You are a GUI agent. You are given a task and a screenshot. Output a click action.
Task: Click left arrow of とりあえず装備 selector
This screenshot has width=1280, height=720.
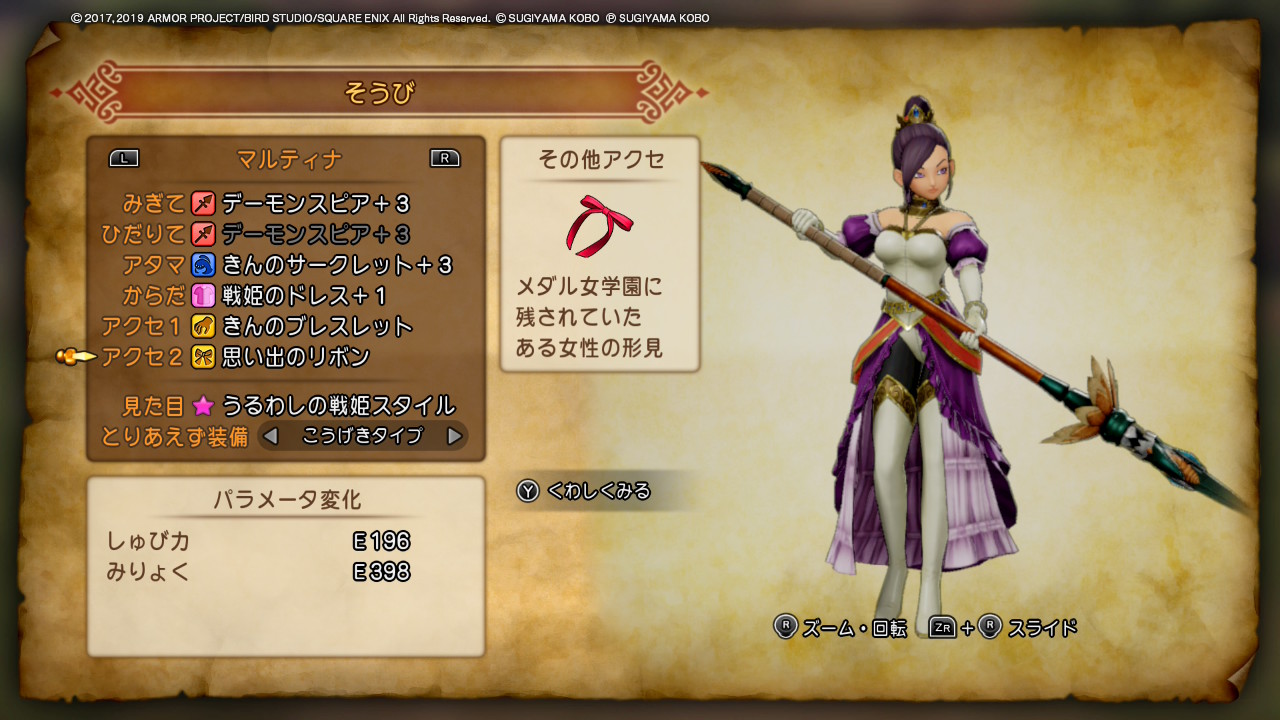[270, 436]
